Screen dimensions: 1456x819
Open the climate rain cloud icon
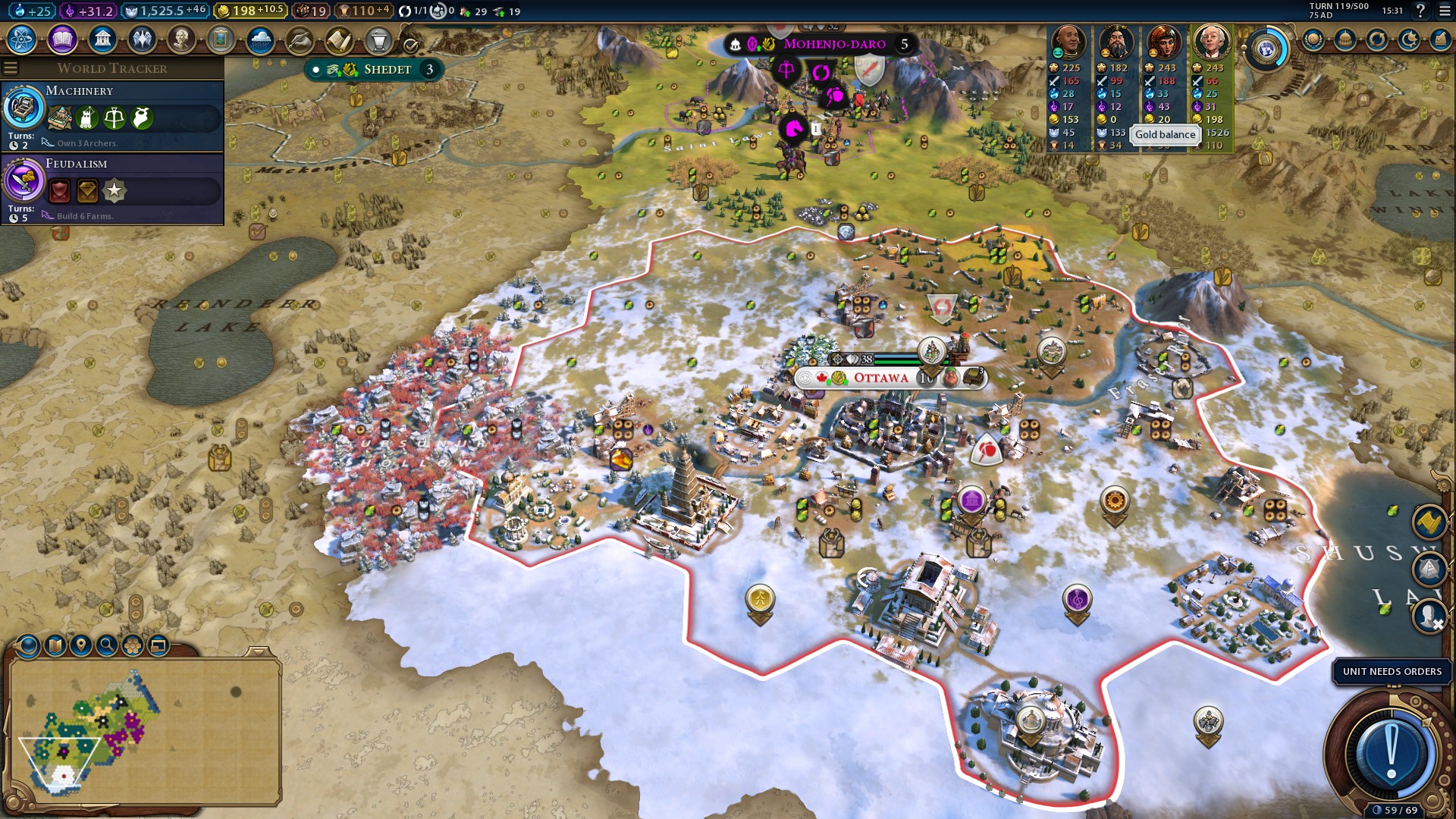(x=260, y=39)
